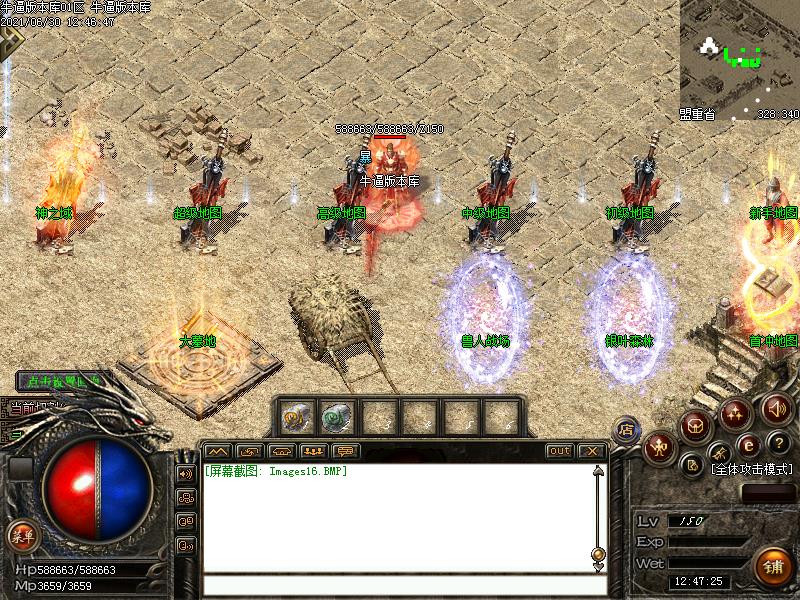Close the chat window with X
This screenshot has height=600, width=800.
591,451
